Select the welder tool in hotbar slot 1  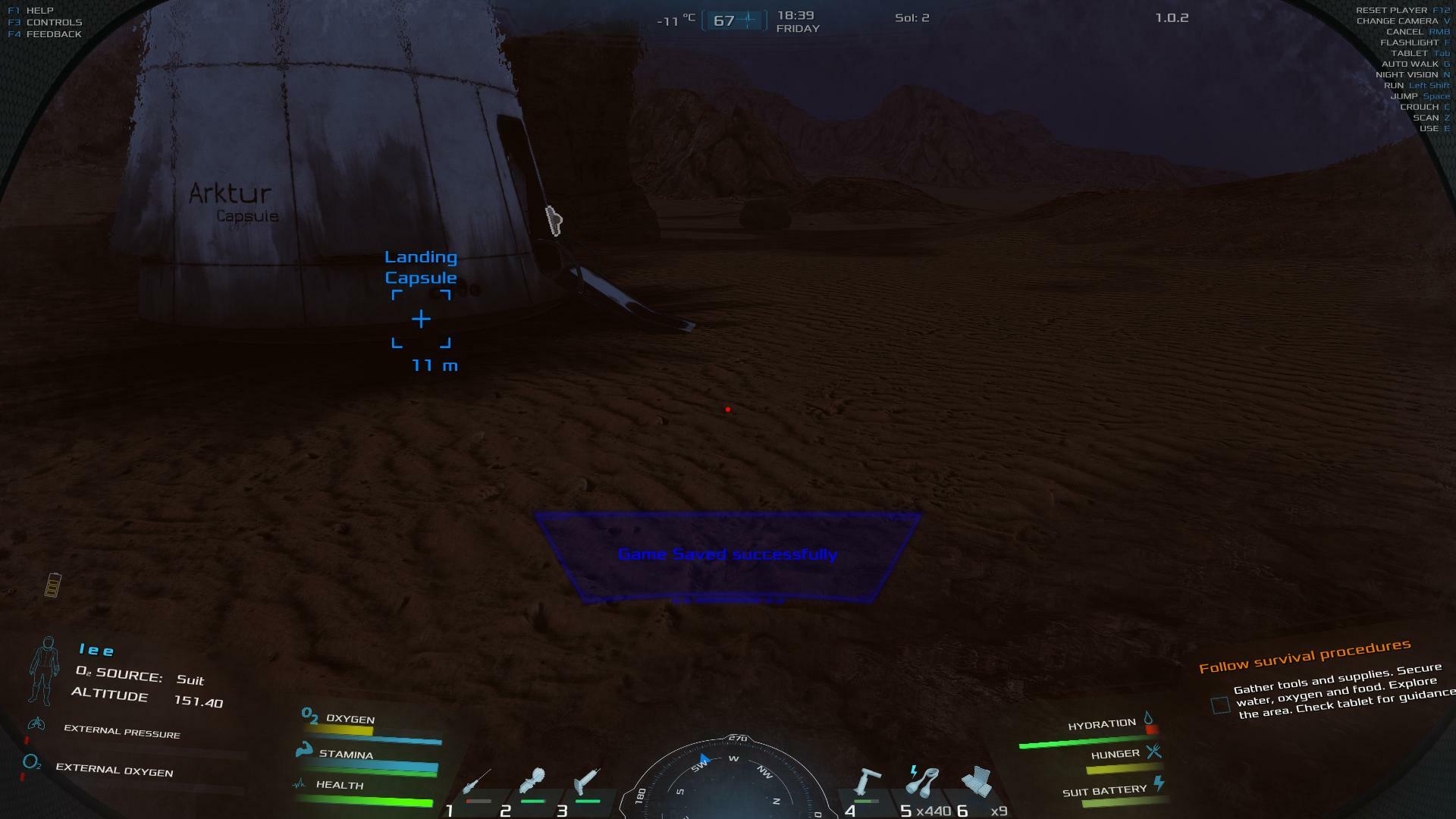pyautogui.click(x=477, y=783)
